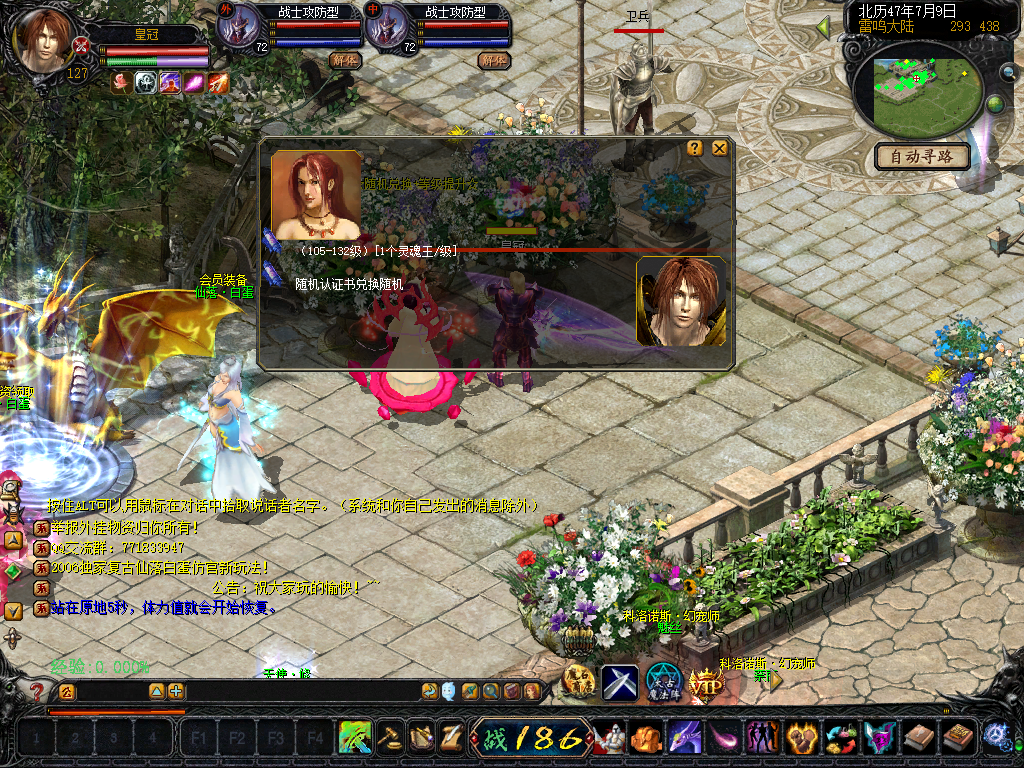This screenshot has width=1024, height=768.
Task: Open the VIP menu
Action: pos(706,683)
